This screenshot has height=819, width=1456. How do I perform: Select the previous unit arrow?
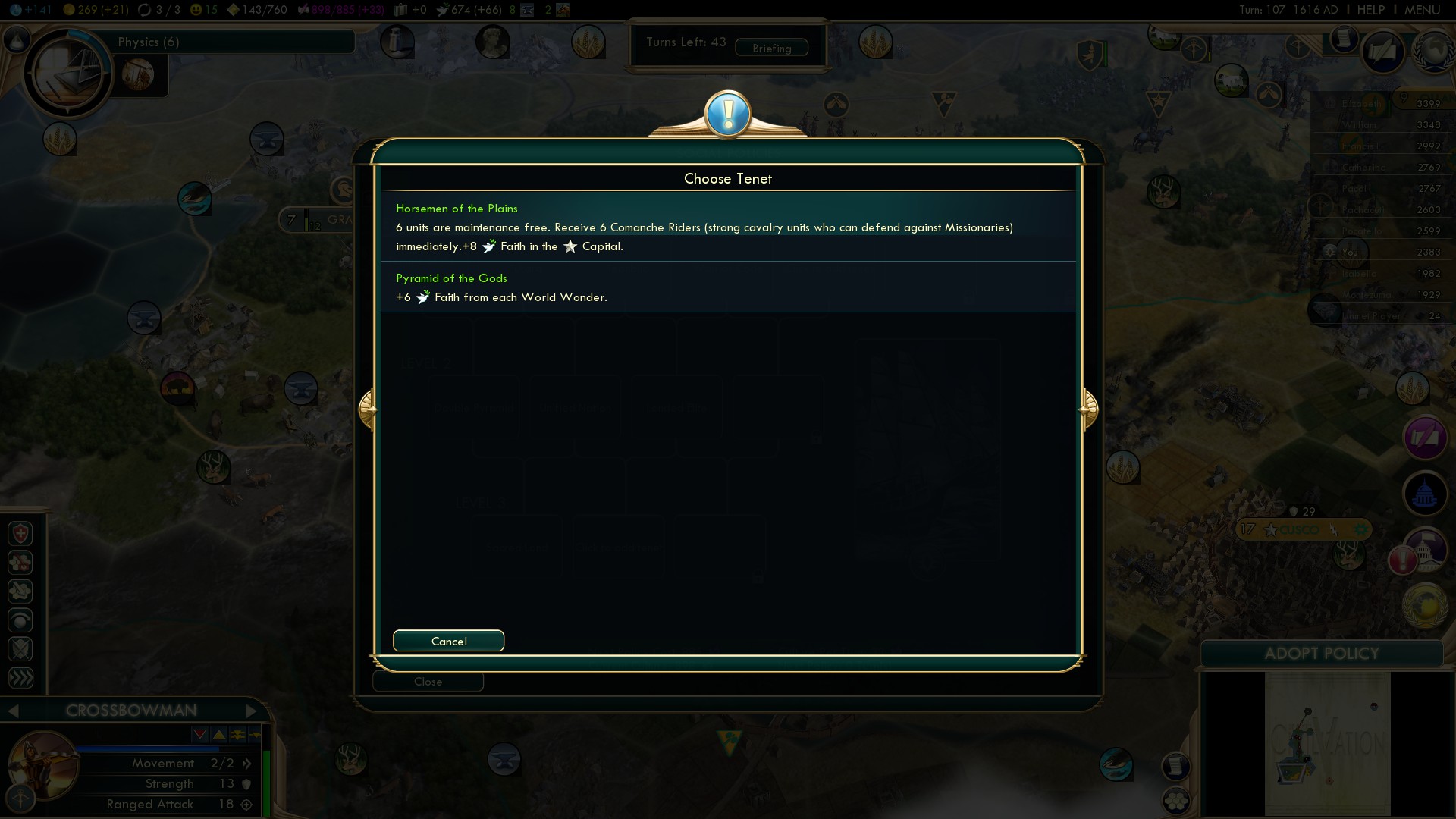click(13, 711)
